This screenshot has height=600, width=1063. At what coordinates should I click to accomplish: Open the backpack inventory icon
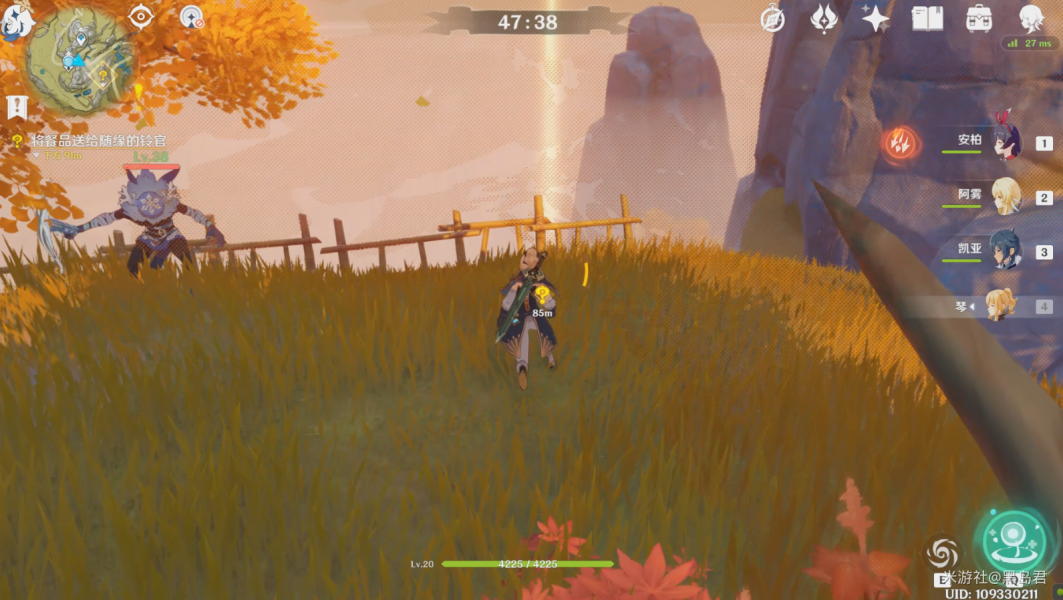tap(979, 18)
